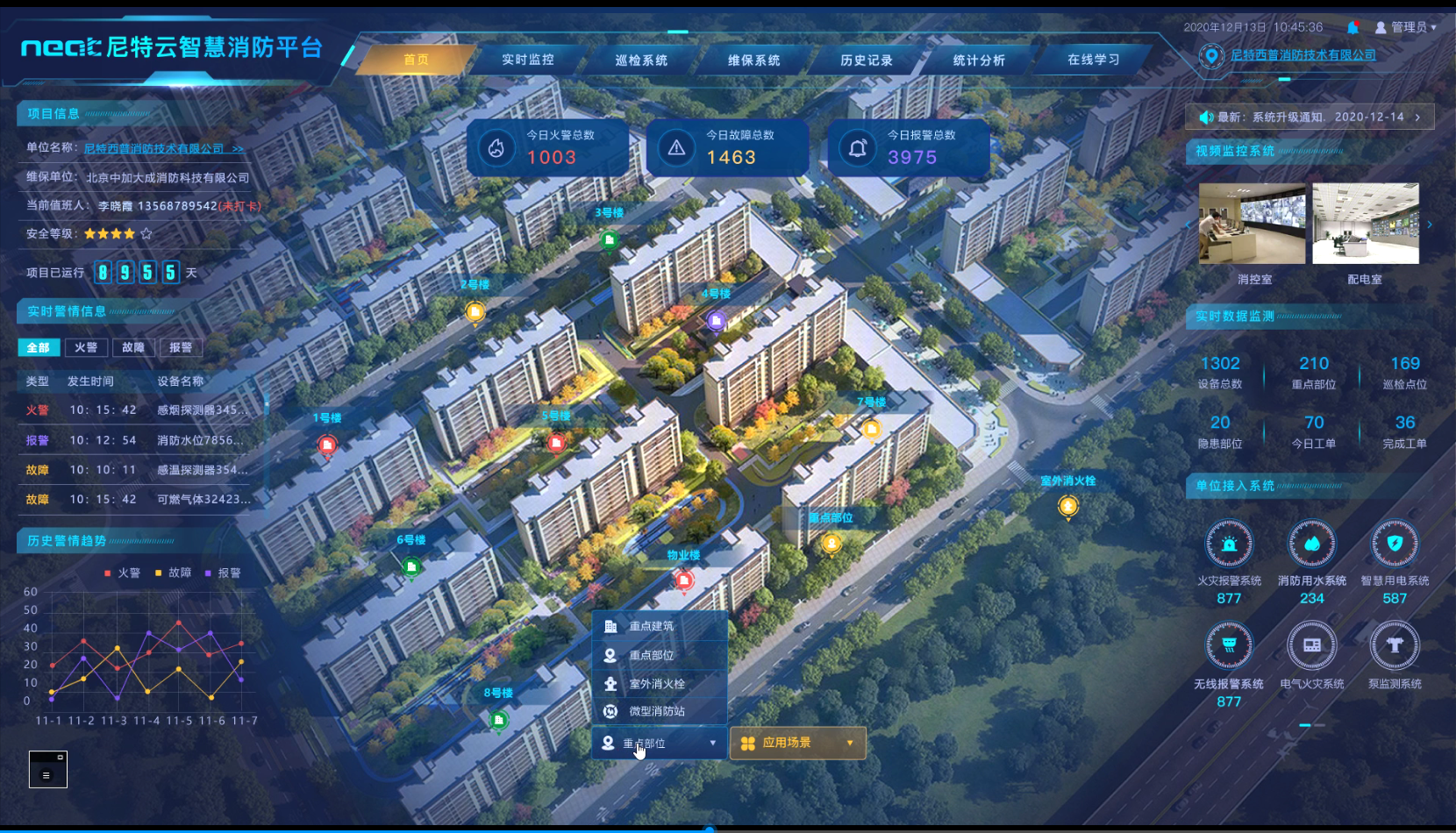
Task: Open the 消控室 video thumbnail
Action: click(1252, 224)
